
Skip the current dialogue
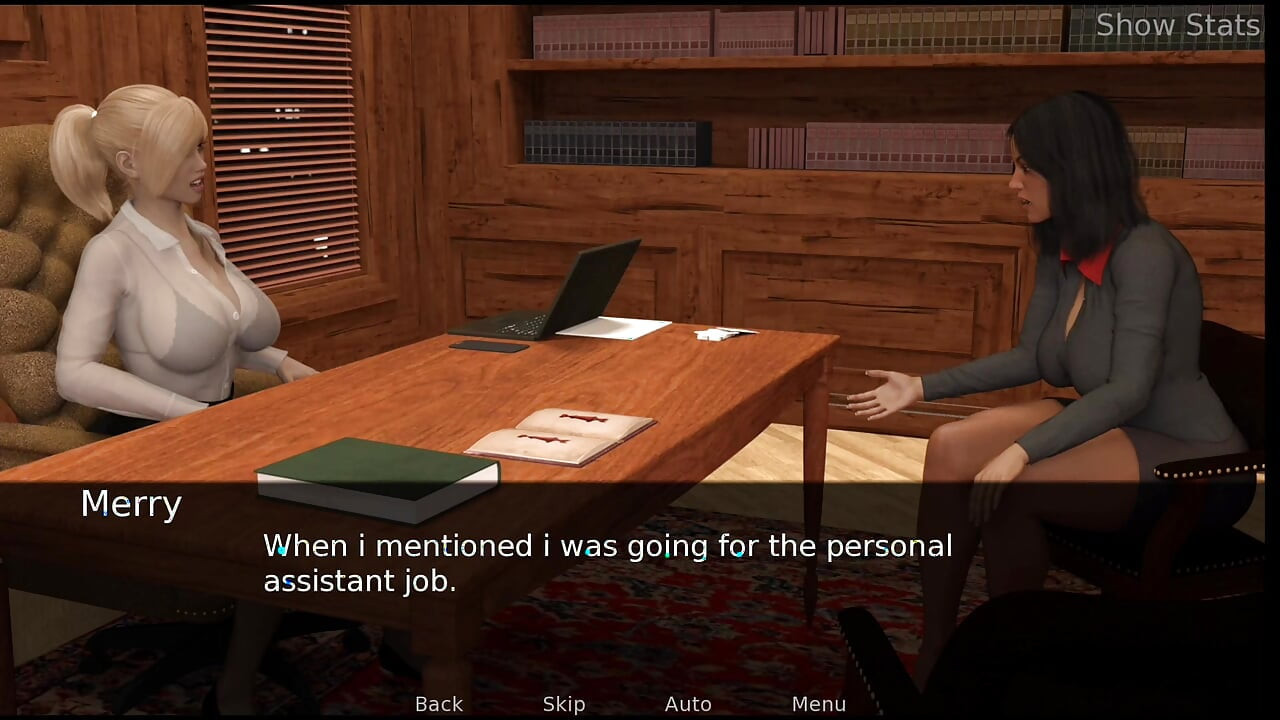pos(564,704)
